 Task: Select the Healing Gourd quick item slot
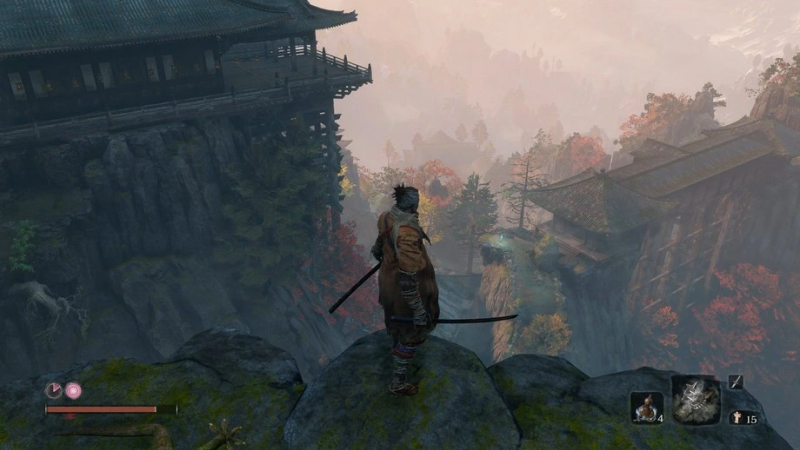coord(646,407)
